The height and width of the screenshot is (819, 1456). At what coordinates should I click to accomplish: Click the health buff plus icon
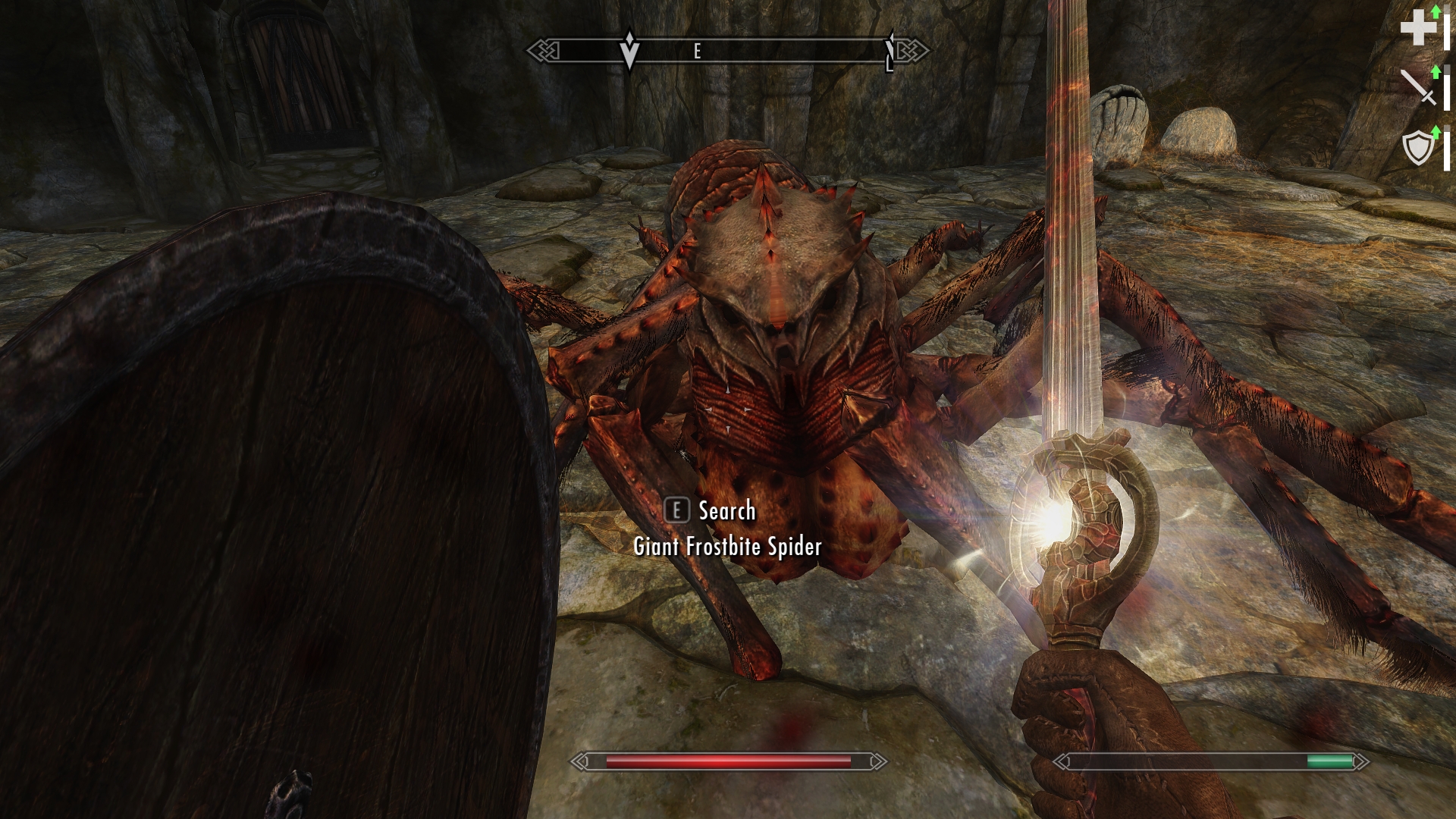[x=1417, y=30]
